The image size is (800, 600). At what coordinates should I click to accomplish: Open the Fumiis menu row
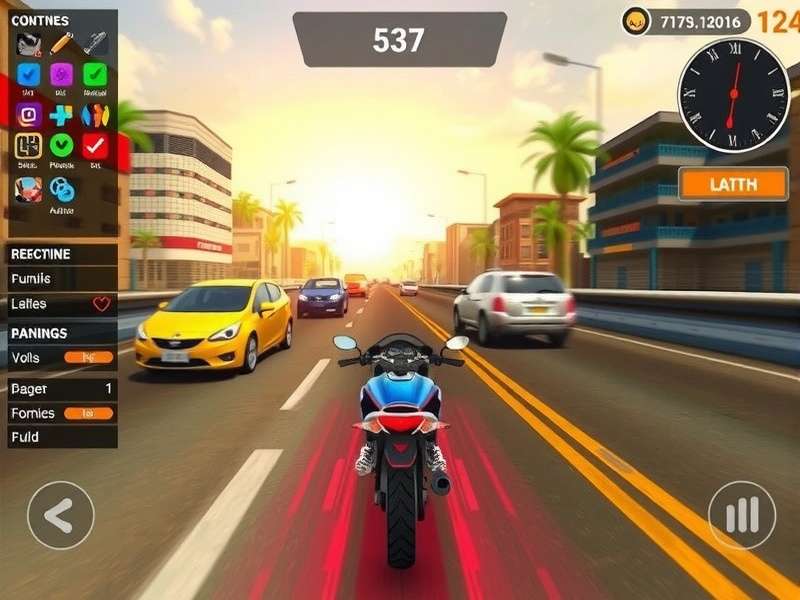pos(62,279)
